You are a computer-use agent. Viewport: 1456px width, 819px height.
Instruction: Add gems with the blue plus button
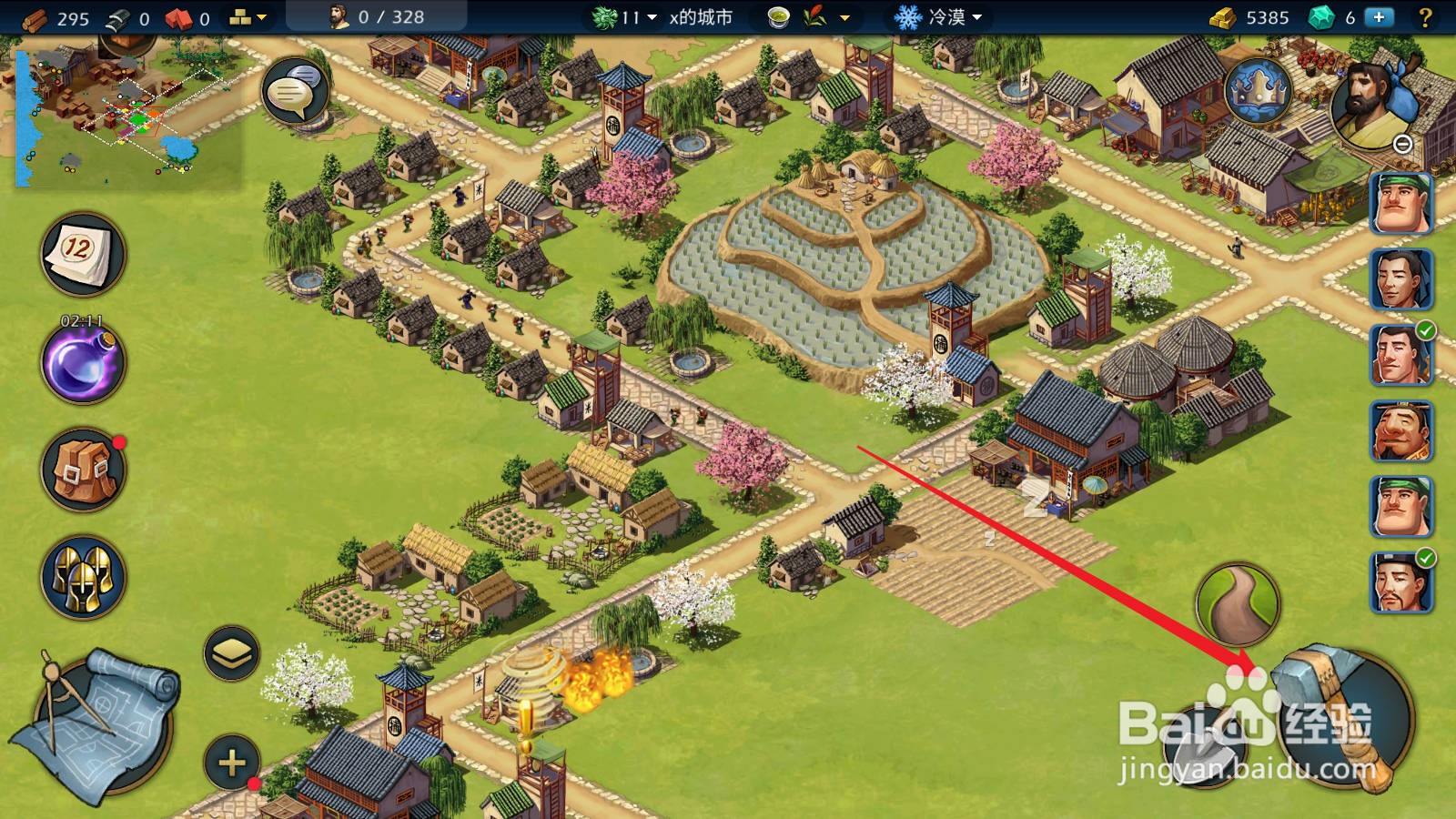pyautogui.click(x=1379, y=17)
